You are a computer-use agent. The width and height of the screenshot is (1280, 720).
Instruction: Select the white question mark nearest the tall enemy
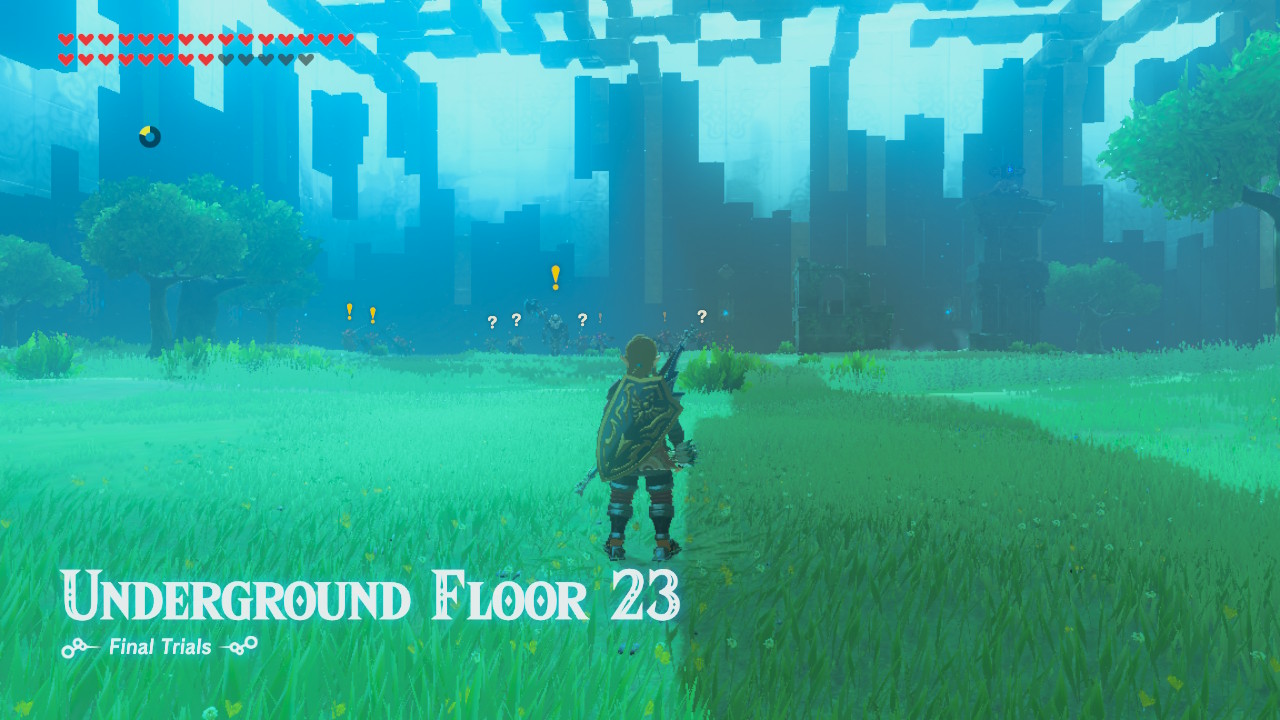coord(583,321)
